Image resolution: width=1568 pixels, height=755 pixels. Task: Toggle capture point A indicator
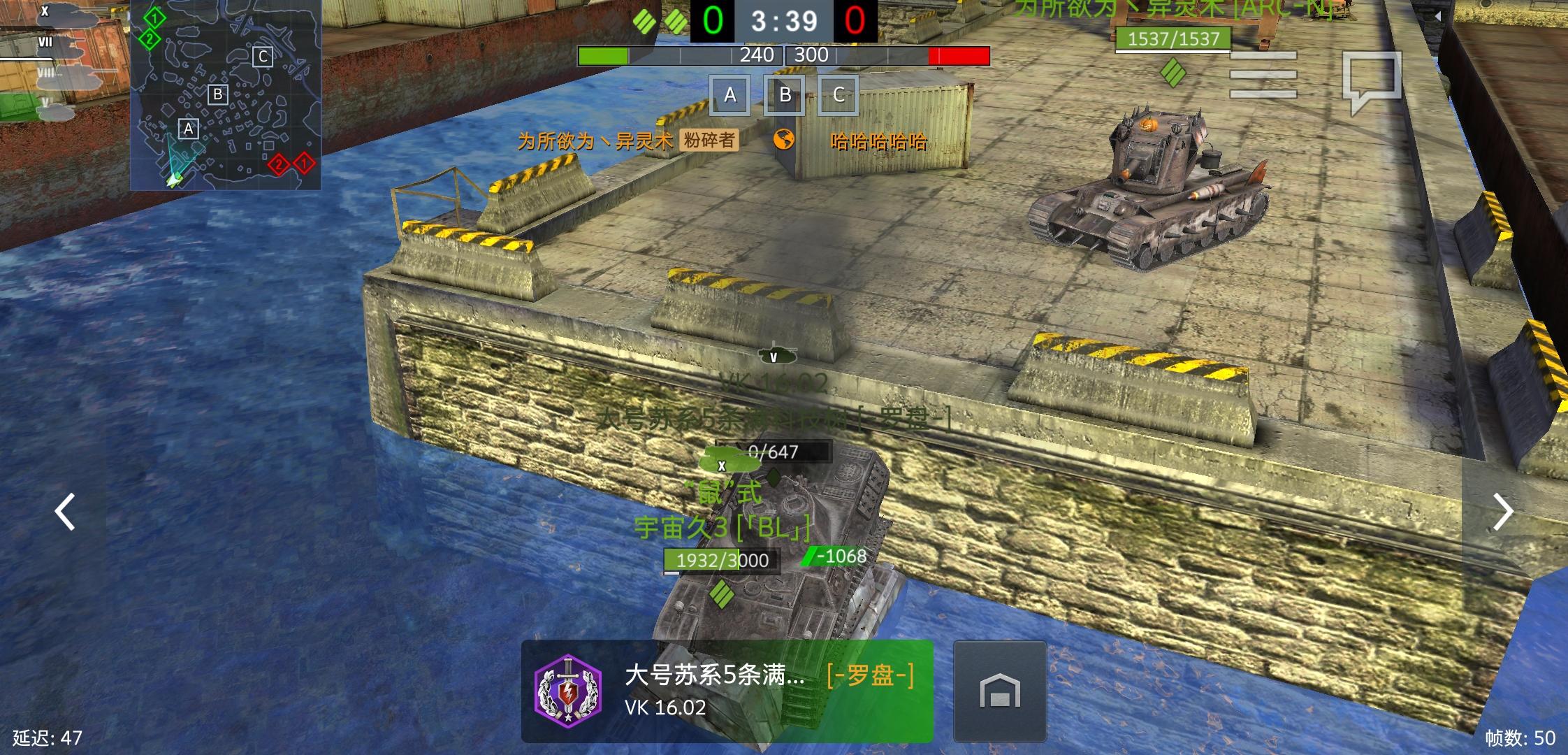point(731,95)
